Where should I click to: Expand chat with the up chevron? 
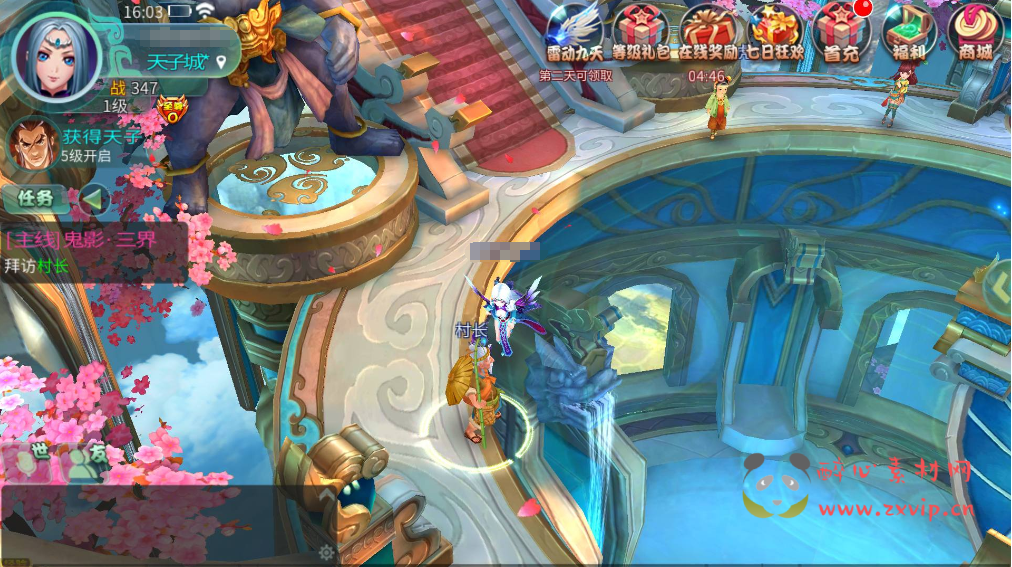(x=326, y=495)
